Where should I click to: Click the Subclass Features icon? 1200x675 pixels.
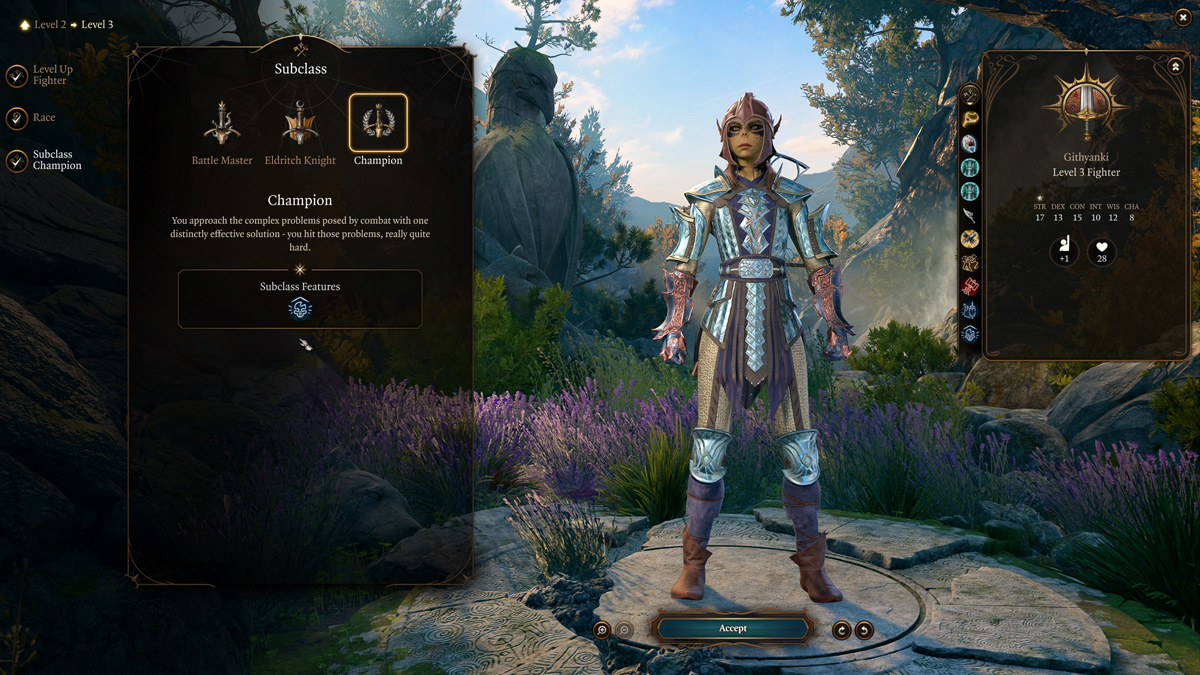(x=300, y=309)
